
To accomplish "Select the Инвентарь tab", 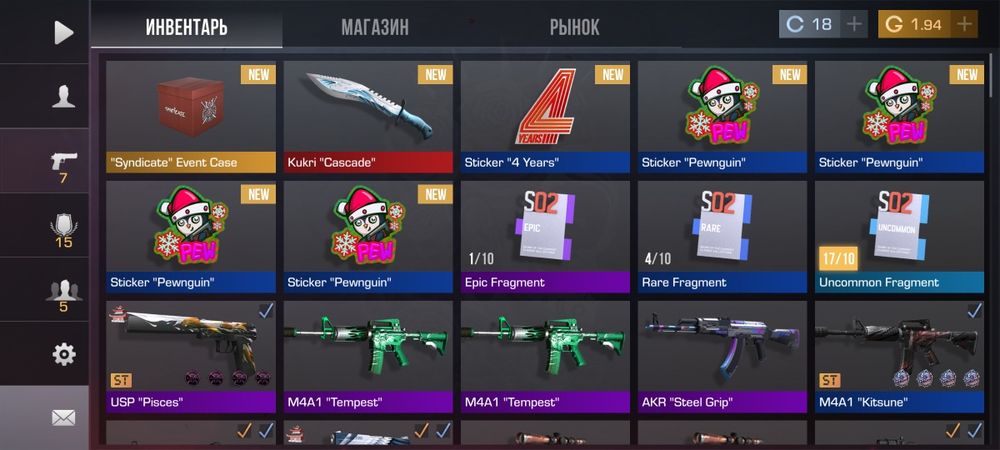I will coord(186,27).
